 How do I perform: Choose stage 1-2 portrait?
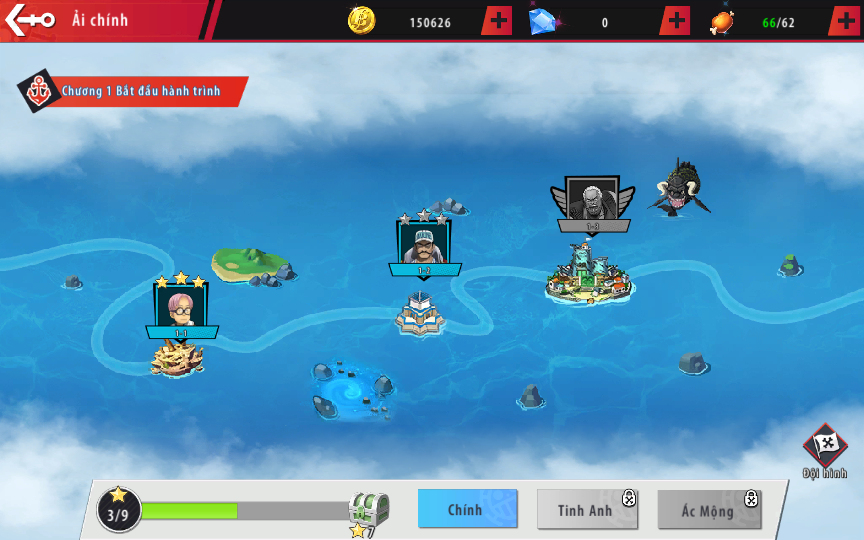pos(424,243)
